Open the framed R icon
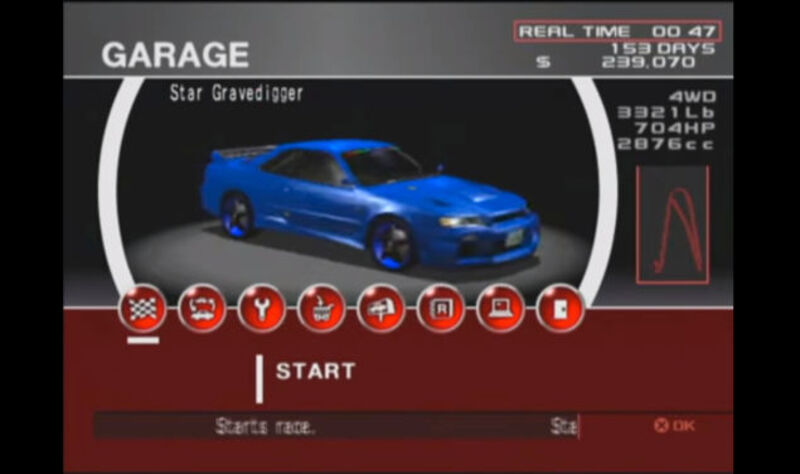The height and width of the screenshot is (474, 800). coord(441,309)
